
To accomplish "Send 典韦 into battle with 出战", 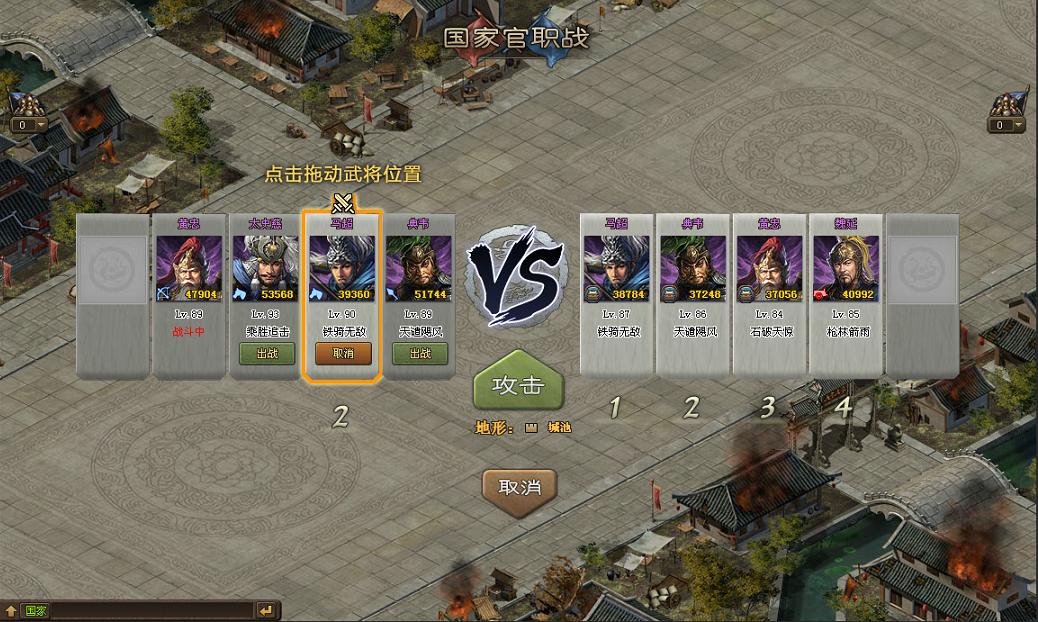I will coord(419,353).
